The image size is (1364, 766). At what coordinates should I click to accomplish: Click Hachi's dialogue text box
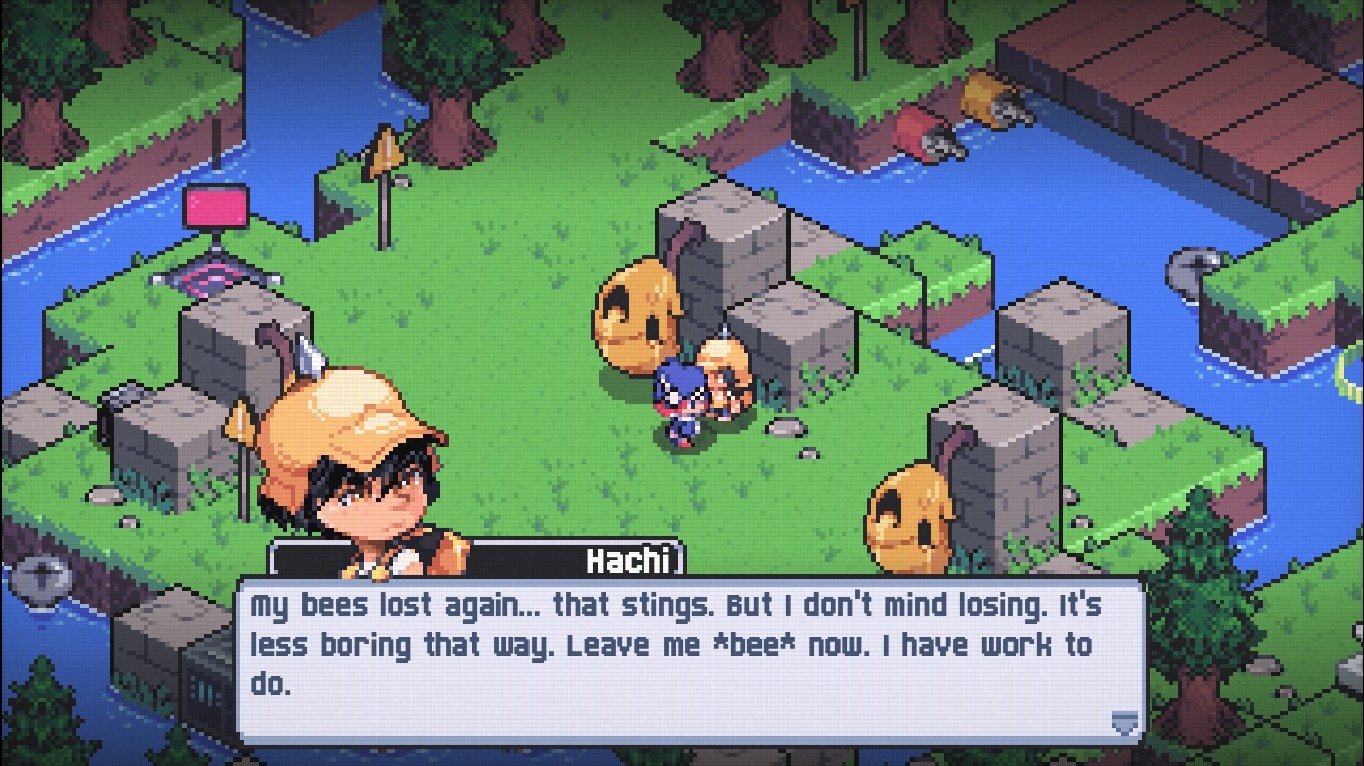click(x=690, y=658)
